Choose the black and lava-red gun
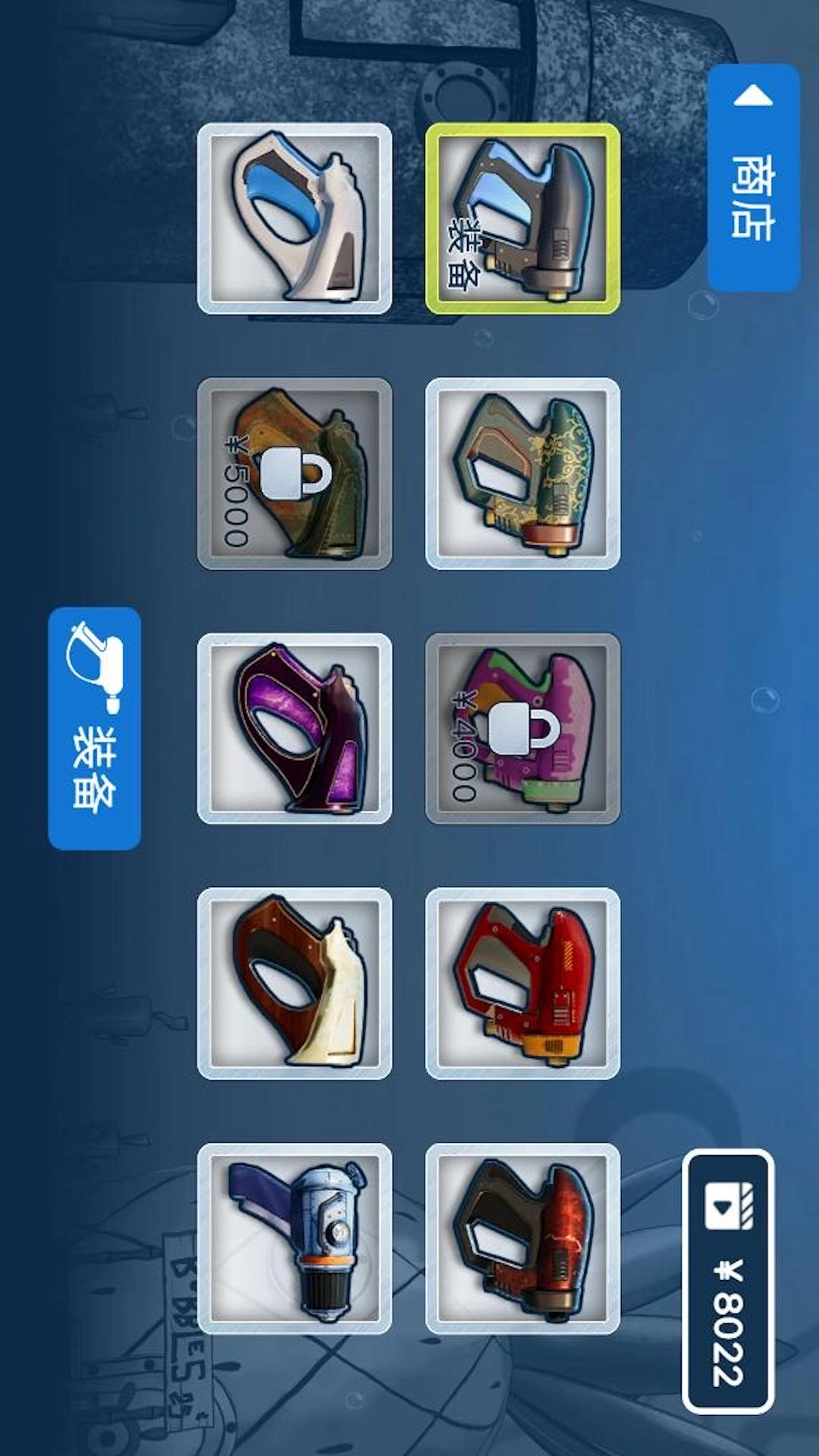The width and height of the screenshot is (819, 1456). [x=522, y=1239]
